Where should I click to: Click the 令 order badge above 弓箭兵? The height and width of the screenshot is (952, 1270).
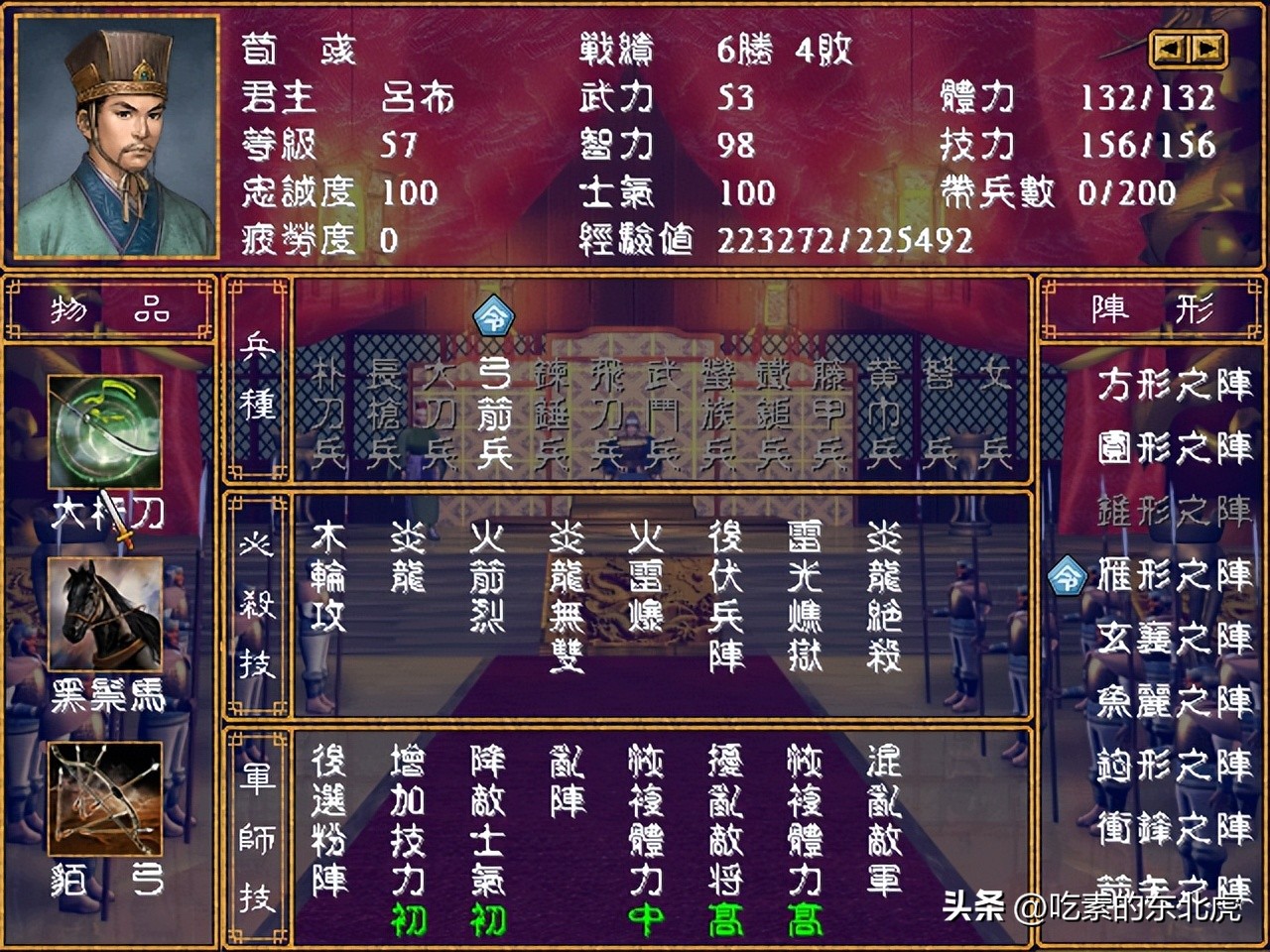(x=493, y=315)
